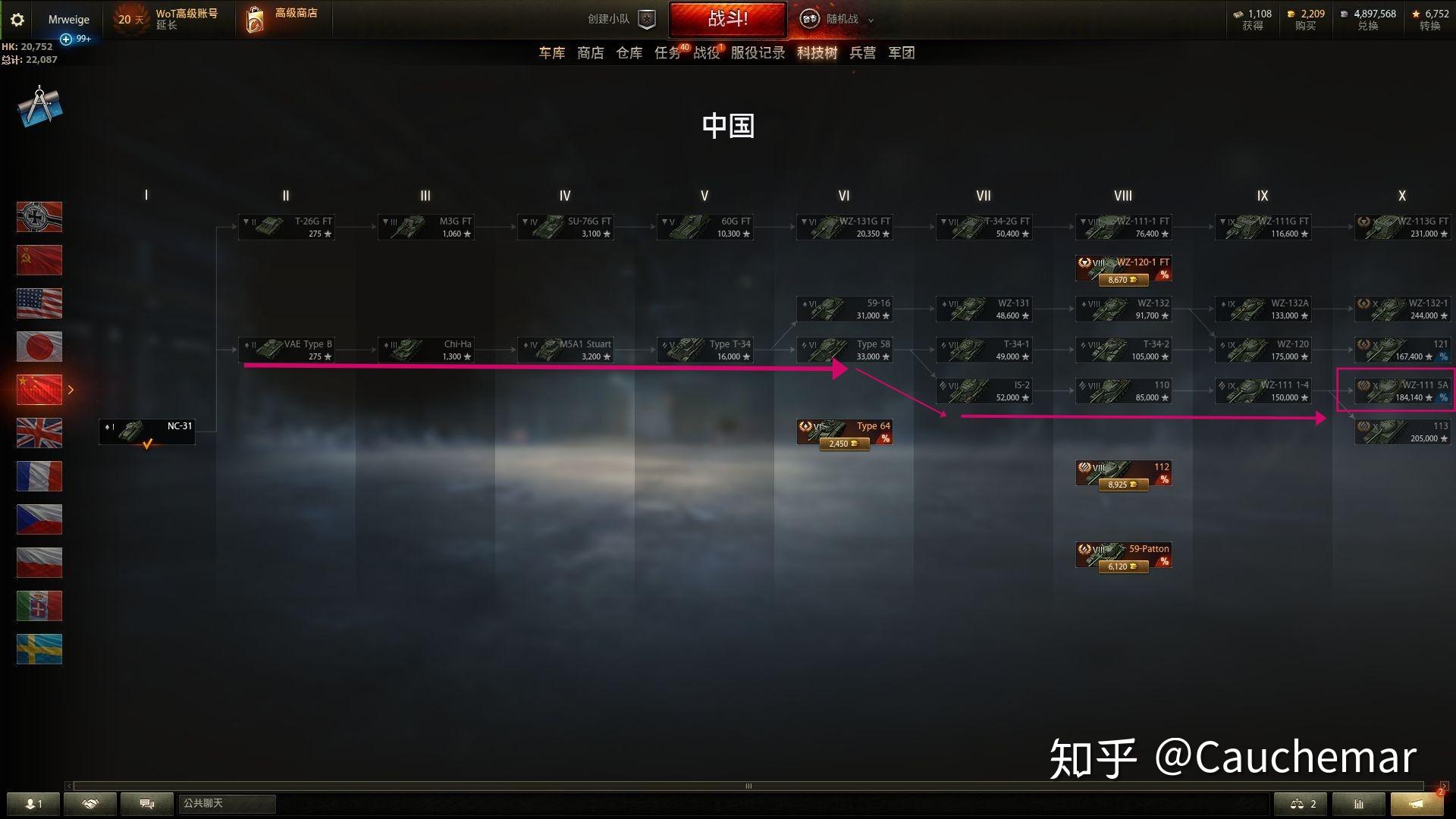Open the chat channel selector showing 公共聊天
Image resolution: width=1456 pixels, height=819 pixels.
coord(226,804)
